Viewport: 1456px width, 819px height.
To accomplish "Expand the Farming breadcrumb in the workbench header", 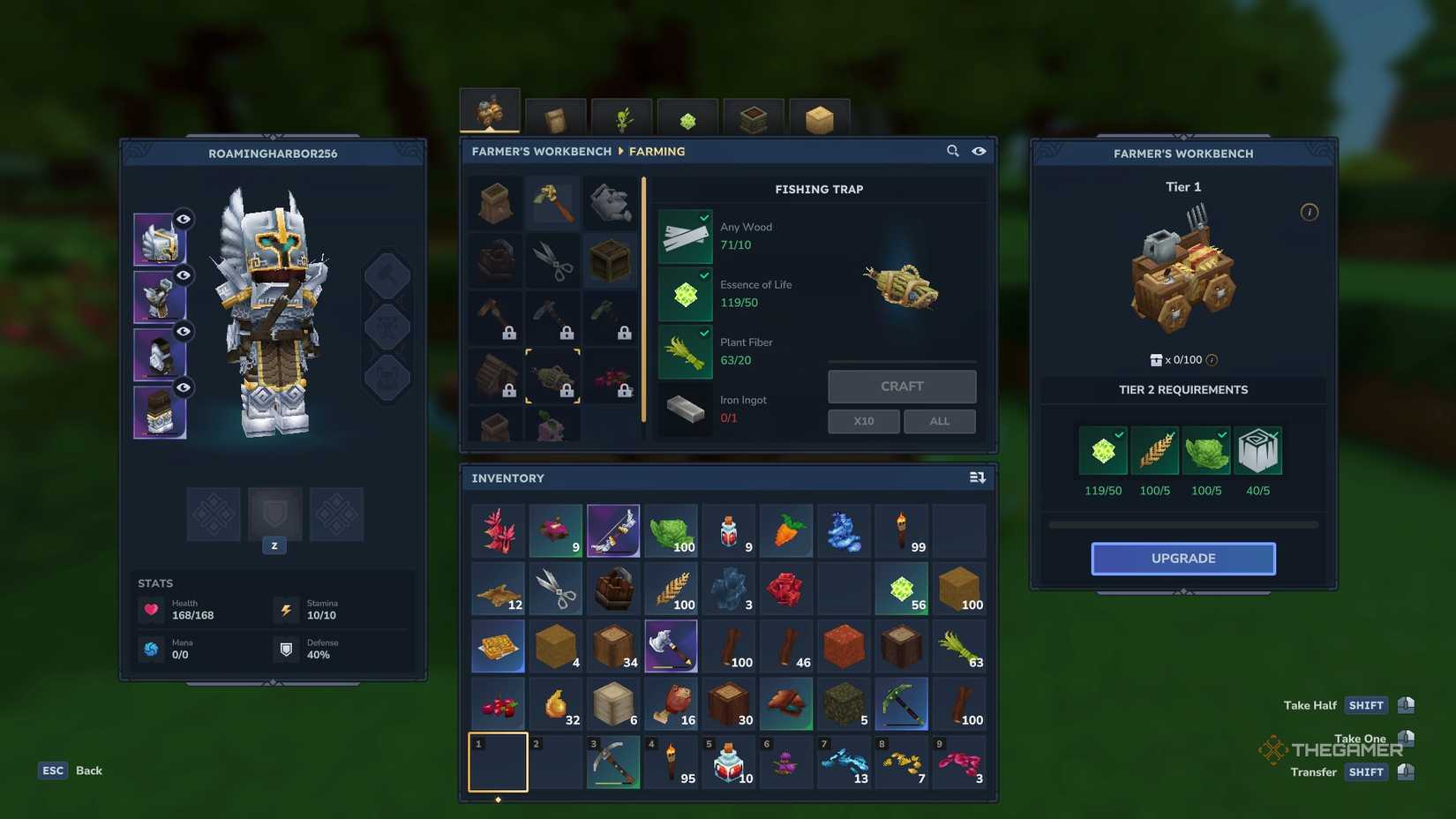I will click(x=657, y=151).
